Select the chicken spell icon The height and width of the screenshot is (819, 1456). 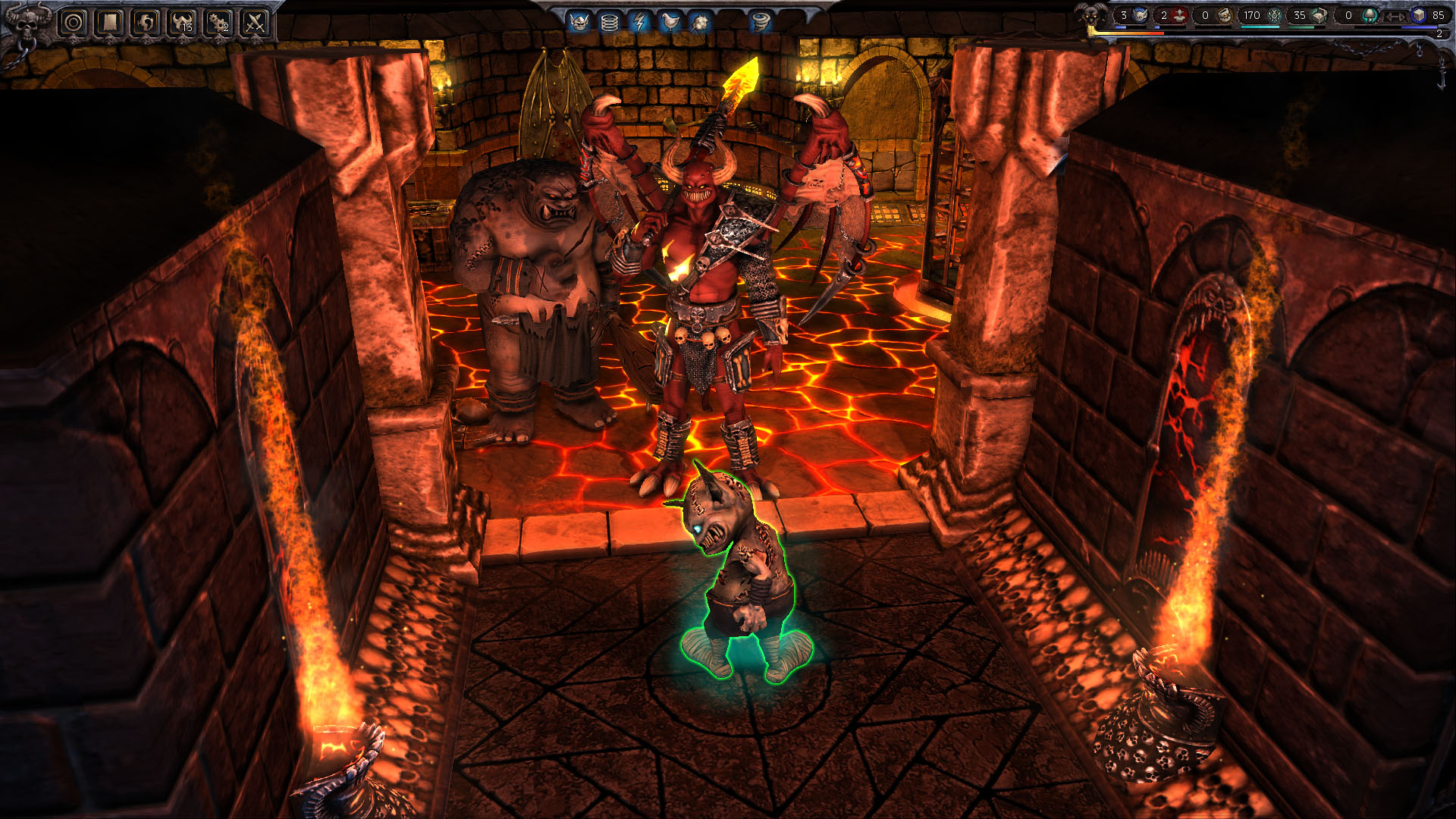point(670,22)
